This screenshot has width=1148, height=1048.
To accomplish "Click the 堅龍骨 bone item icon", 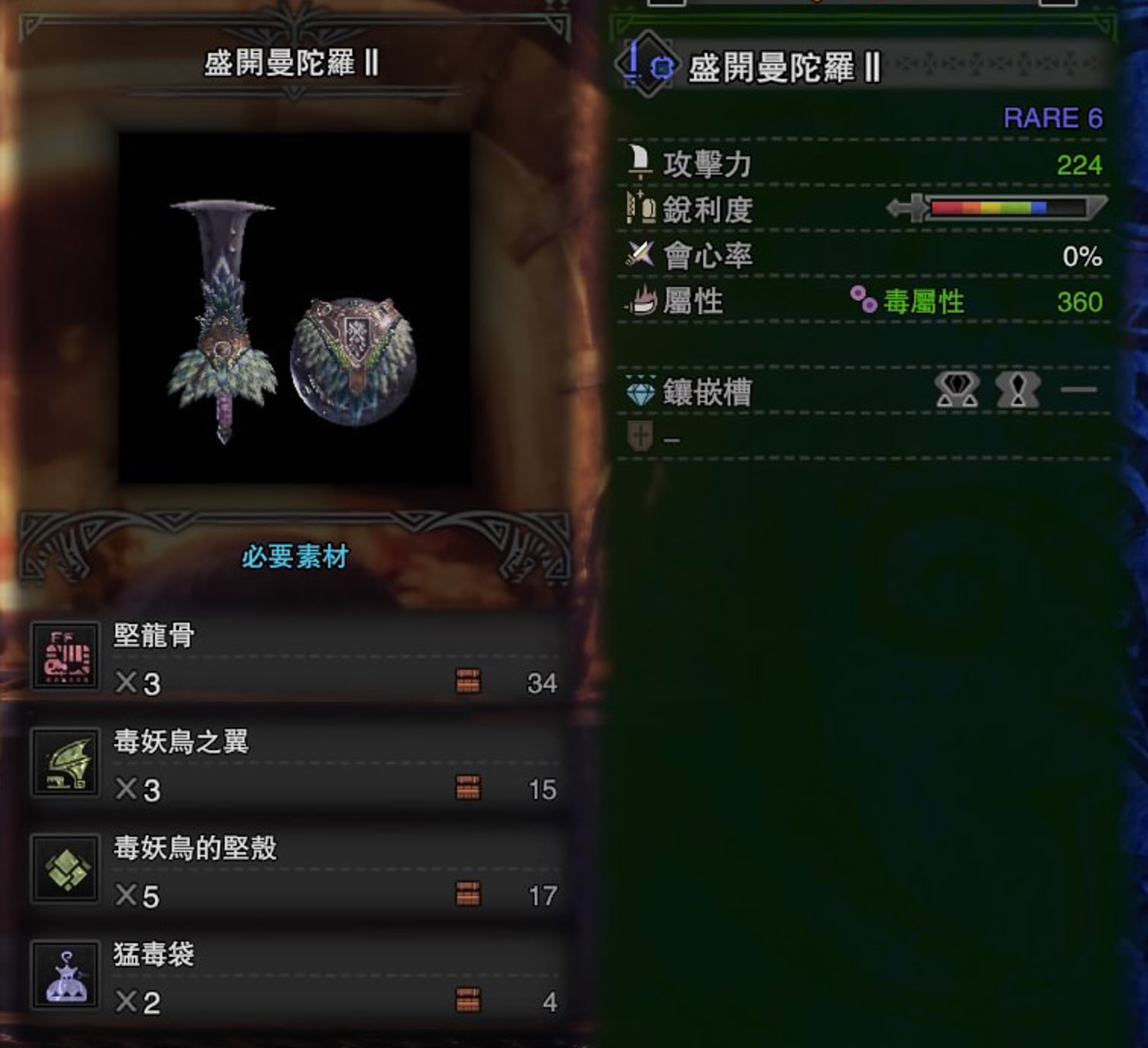I will tap(66, 657).
